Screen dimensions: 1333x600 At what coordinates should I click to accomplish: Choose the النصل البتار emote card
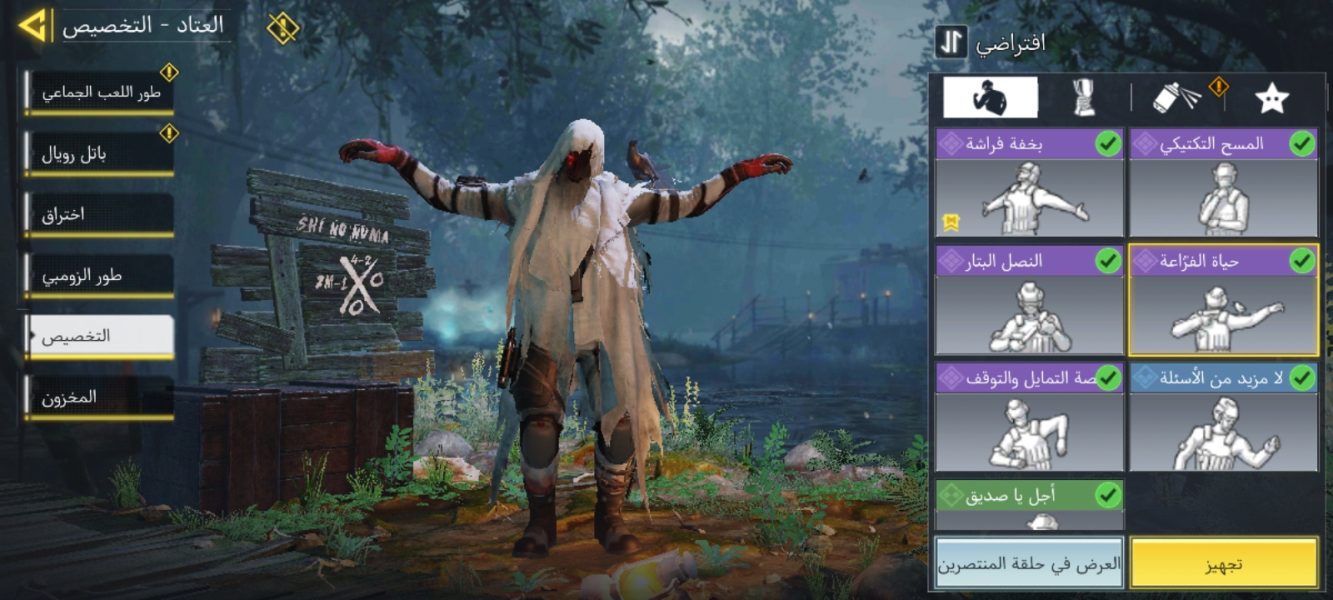(1029, 301)
